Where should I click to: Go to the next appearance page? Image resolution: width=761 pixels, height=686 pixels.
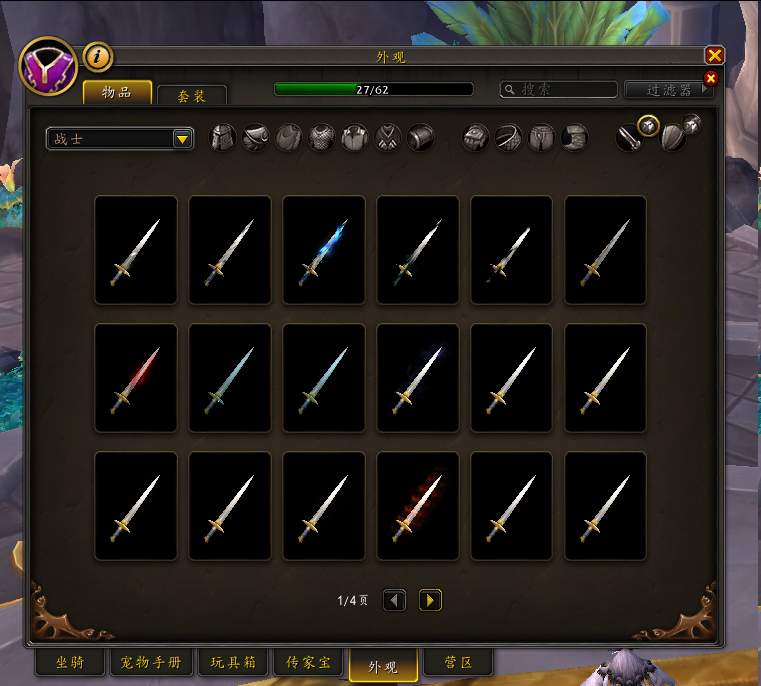[430, 600]
